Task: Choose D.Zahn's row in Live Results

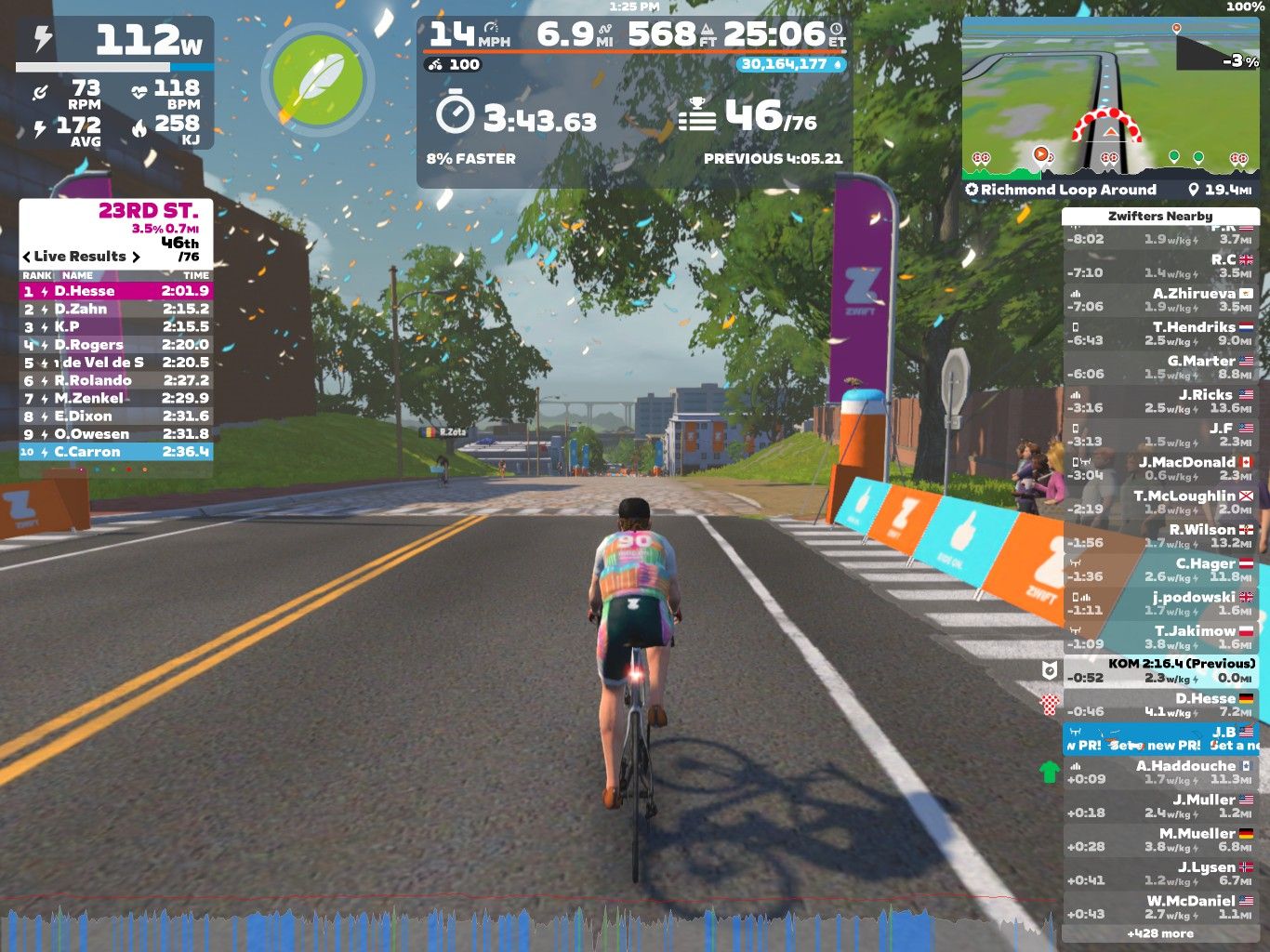Action: tap(115, 309)
